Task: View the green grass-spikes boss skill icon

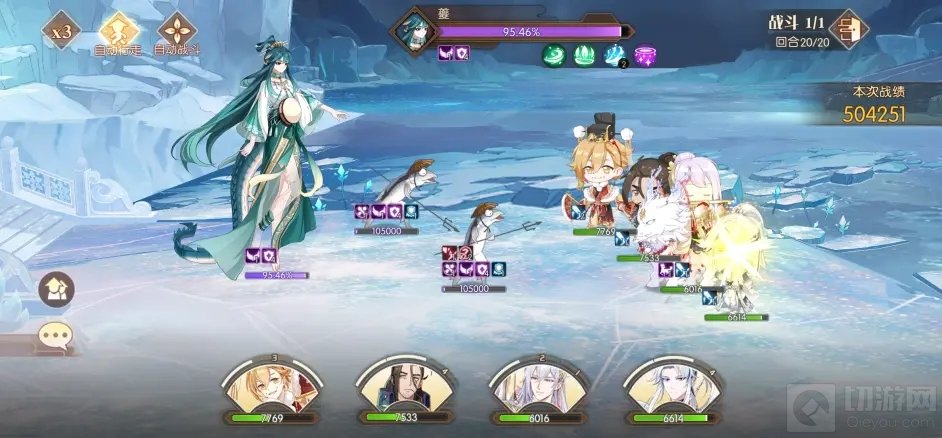Action: [584, 56]
